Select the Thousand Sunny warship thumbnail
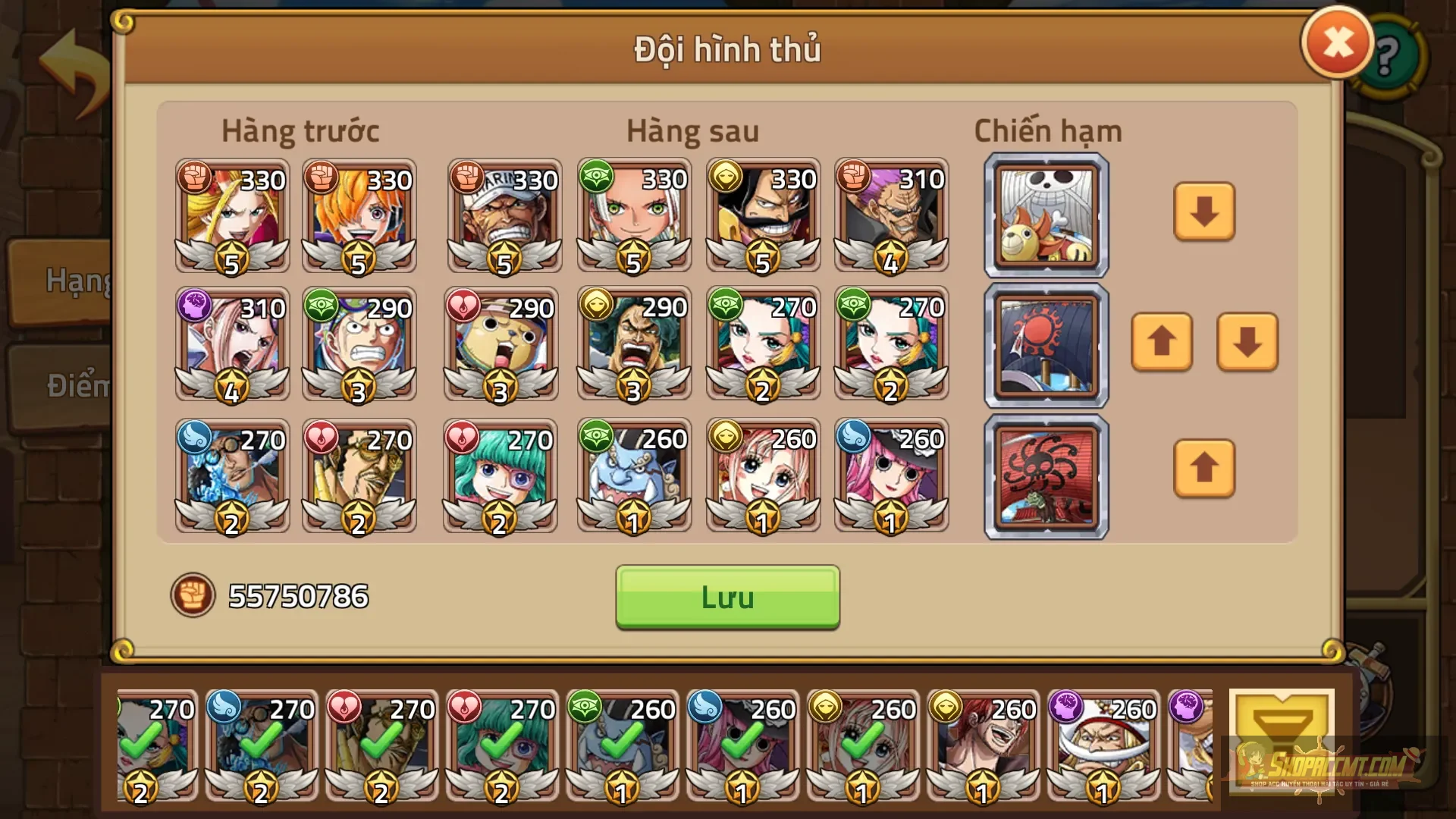Image resolution: width=1456 pixels, height=819 pixels. (x=1045, y=215)
